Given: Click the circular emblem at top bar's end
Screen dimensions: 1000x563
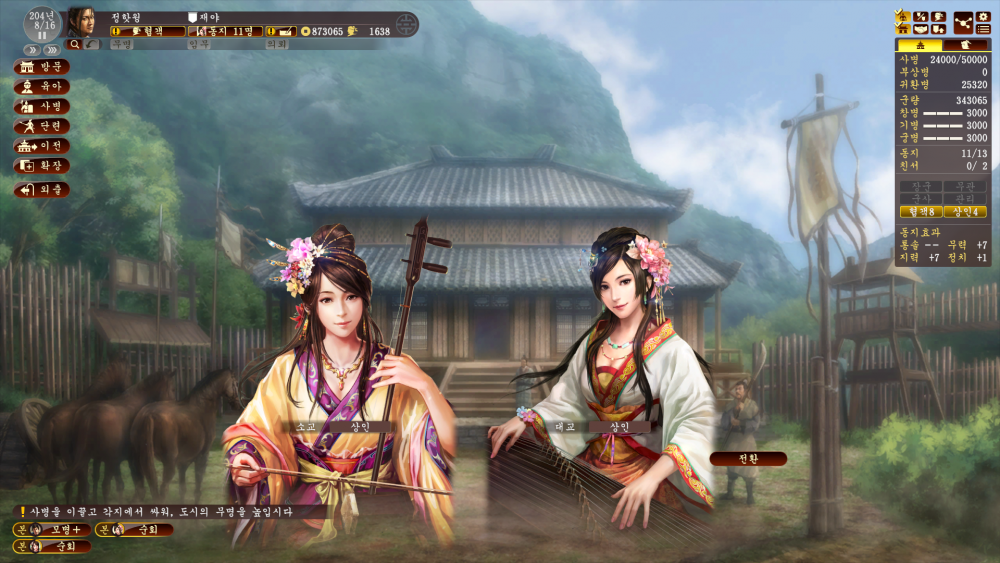Looking at the screenshot, I should 405,25.
